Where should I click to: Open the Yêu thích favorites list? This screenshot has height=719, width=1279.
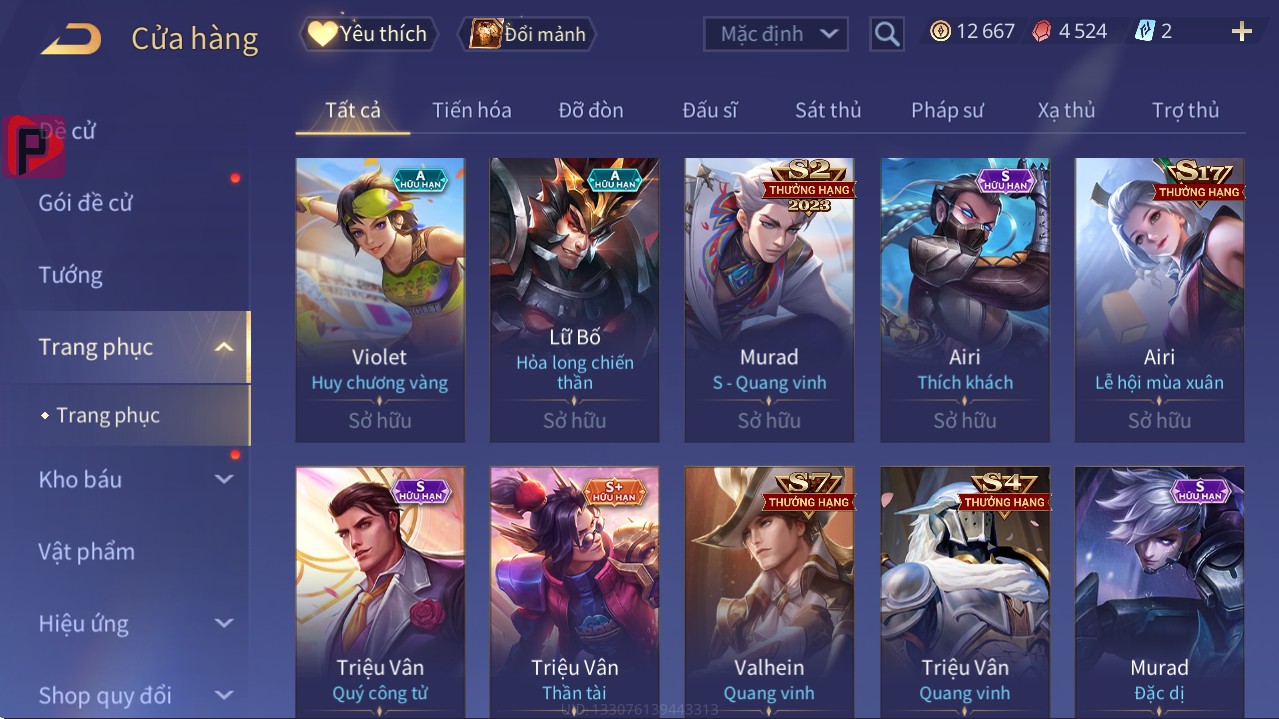367,34
